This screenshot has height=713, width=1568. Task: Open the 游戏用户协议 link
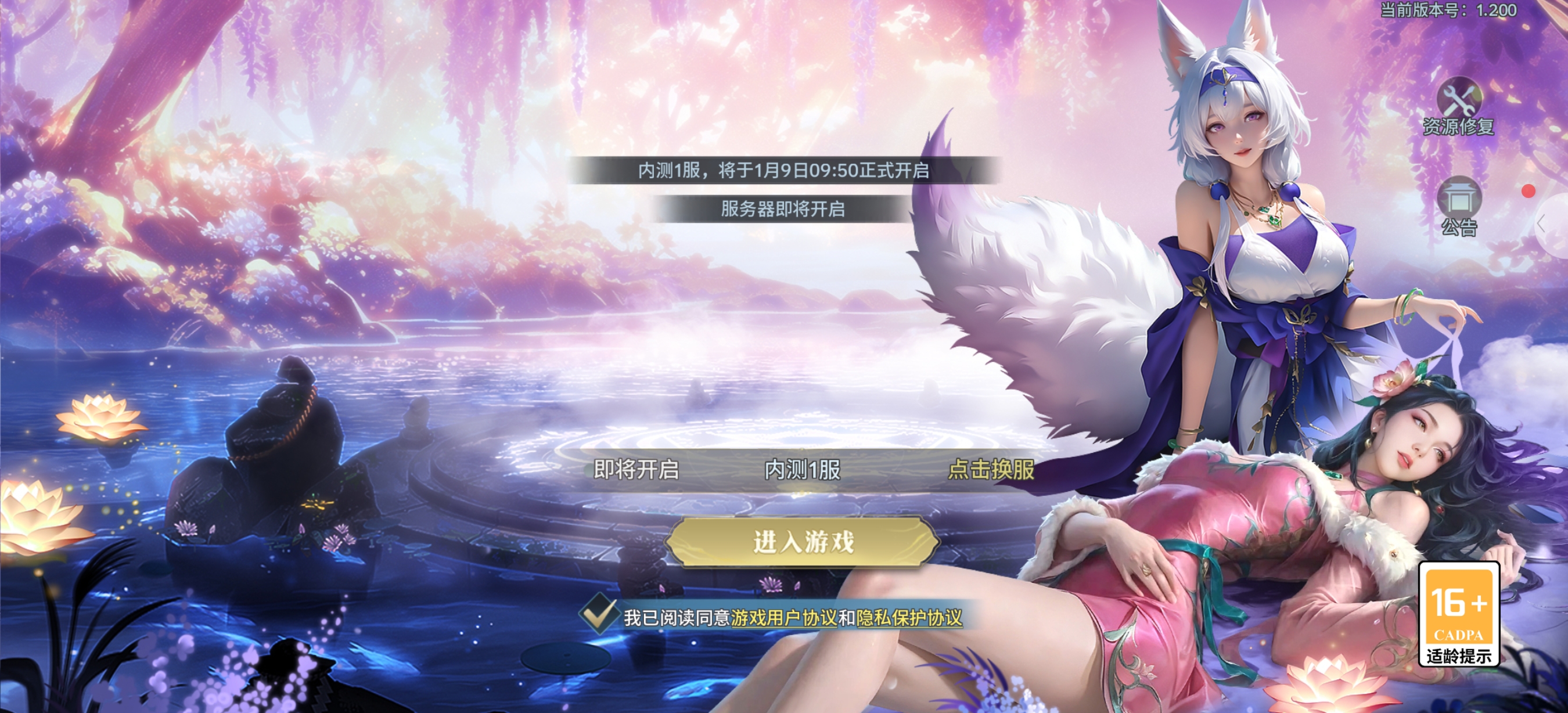pyautogui.click(x=783, y=618)
